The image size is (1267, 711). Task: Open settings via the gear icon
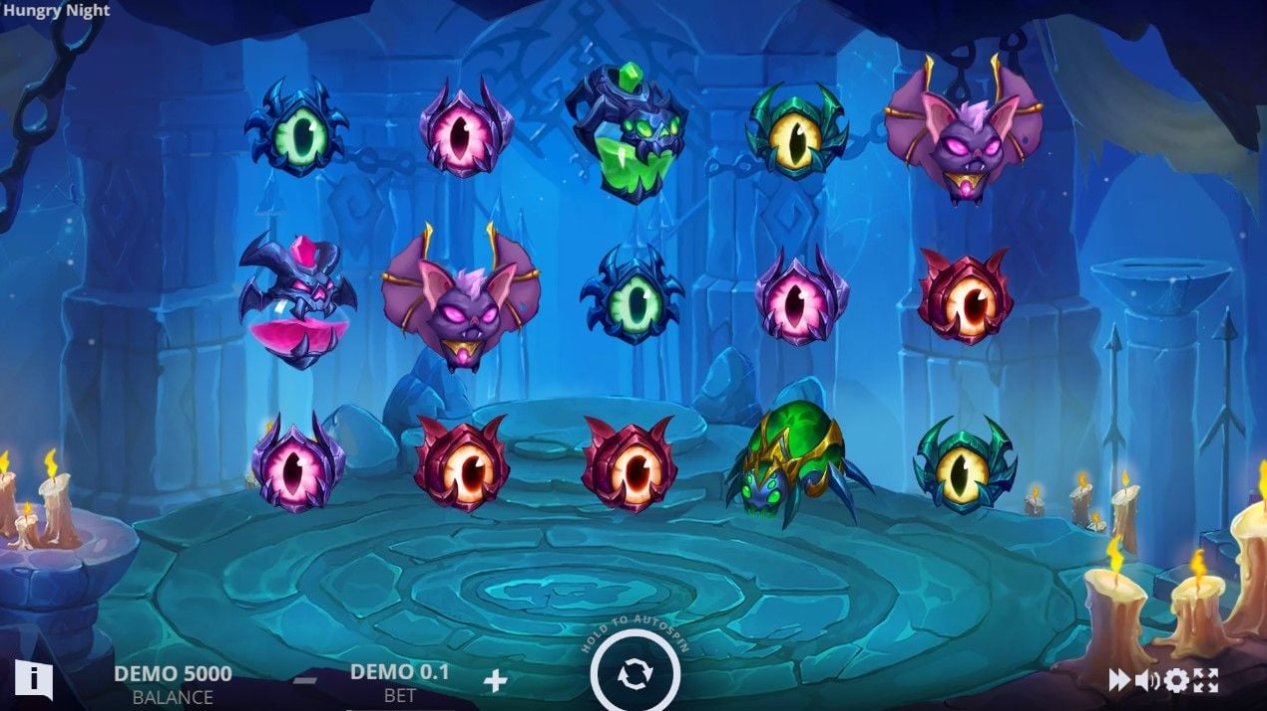(1176, 681)
